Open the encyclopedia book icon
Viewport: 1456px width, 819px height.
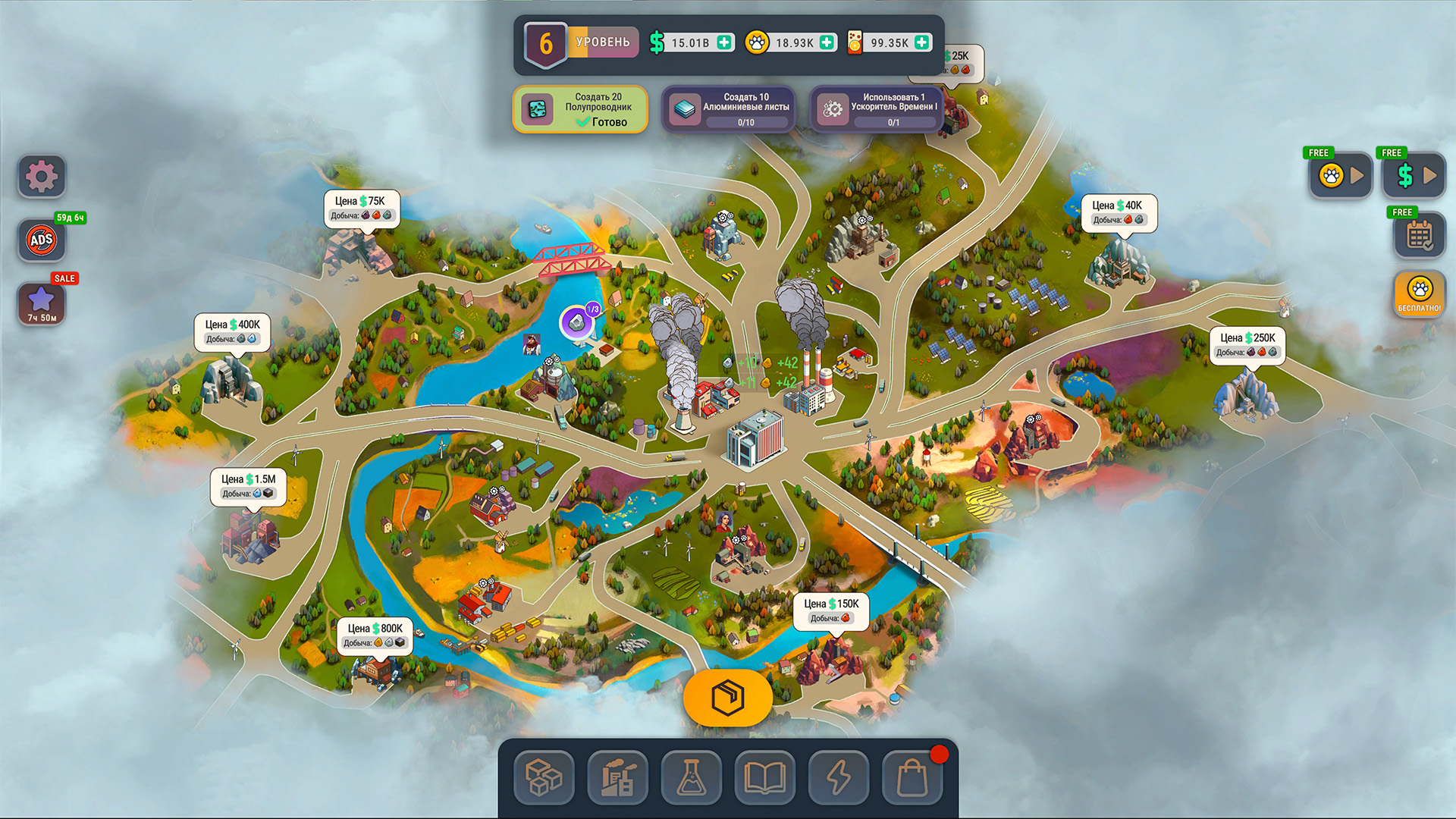point(764,778)
